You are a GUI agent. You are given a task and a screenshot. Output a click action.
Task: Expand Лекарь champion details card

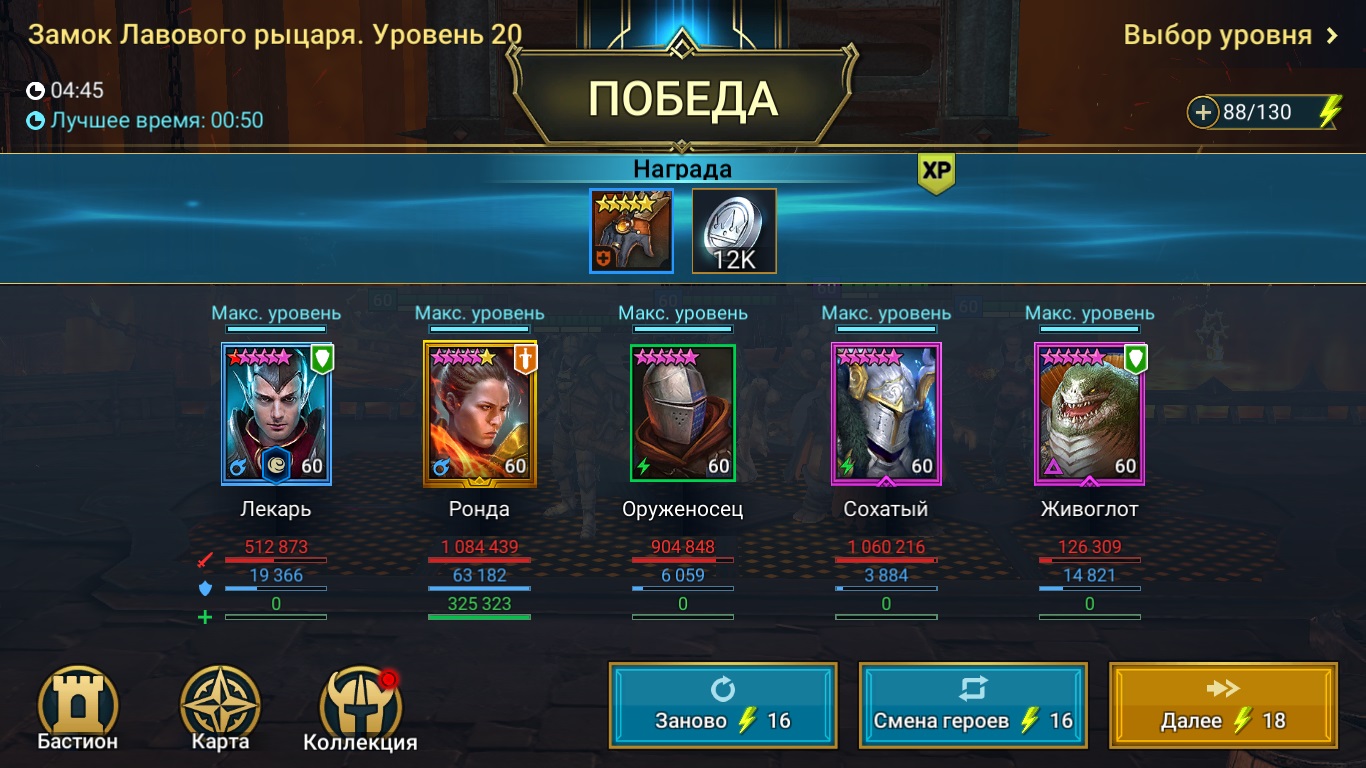(x=276, y=415)
